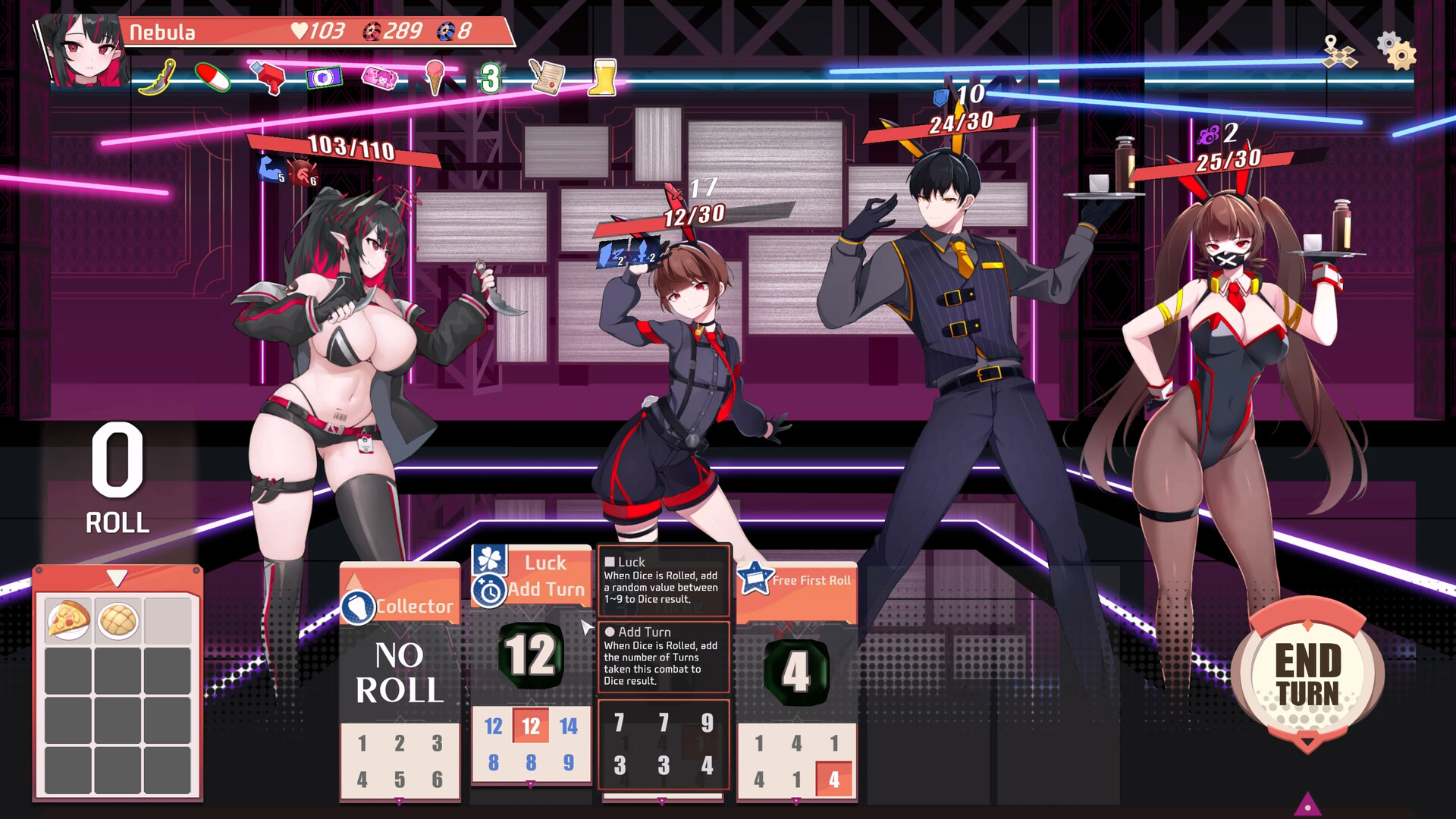Inspect the red-white pill relic
The height and width of the screenshot is (819, 1456).
(213, 77)
